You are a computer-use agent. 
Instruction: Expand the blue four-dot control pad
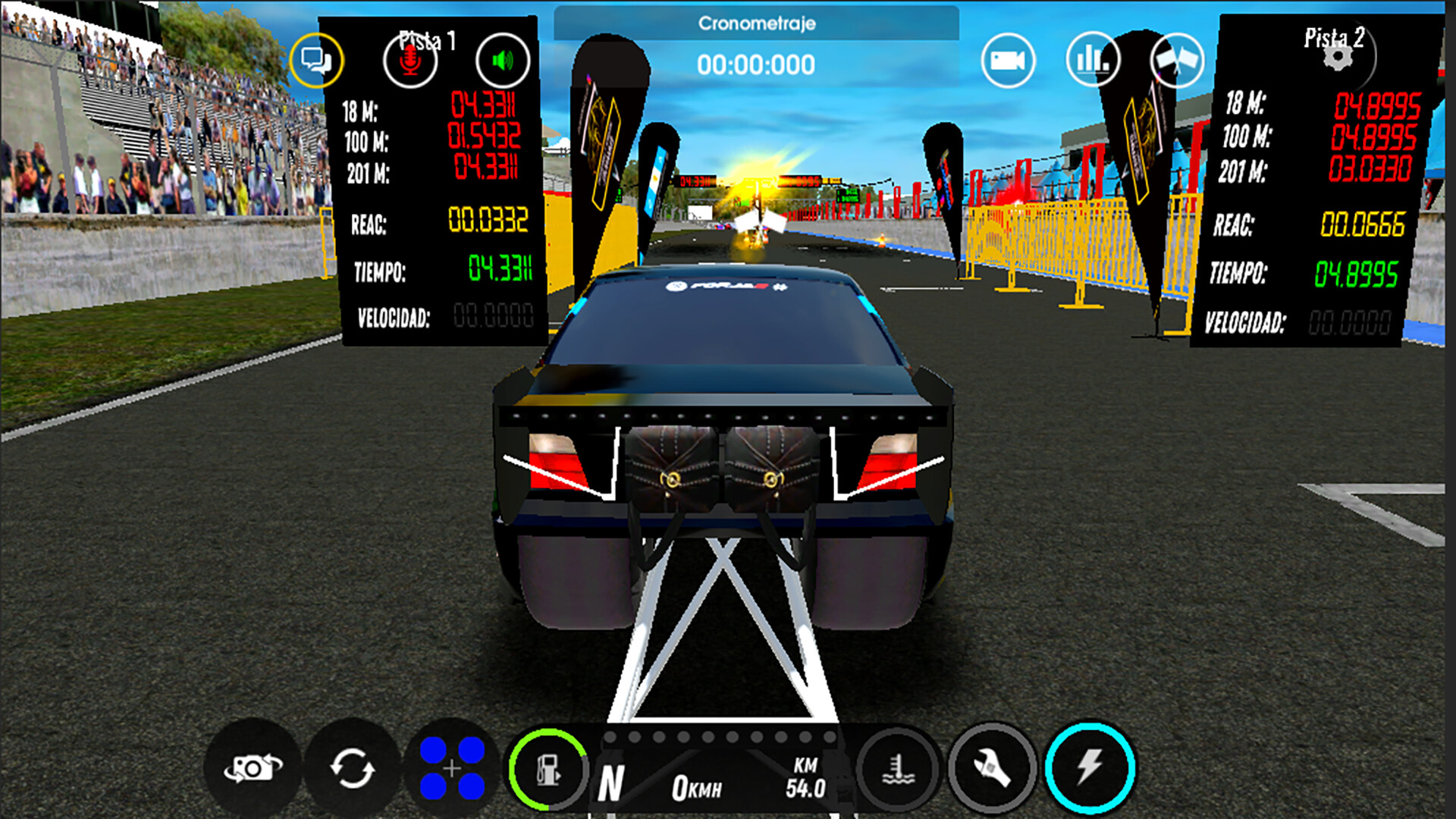pos(453,770)
